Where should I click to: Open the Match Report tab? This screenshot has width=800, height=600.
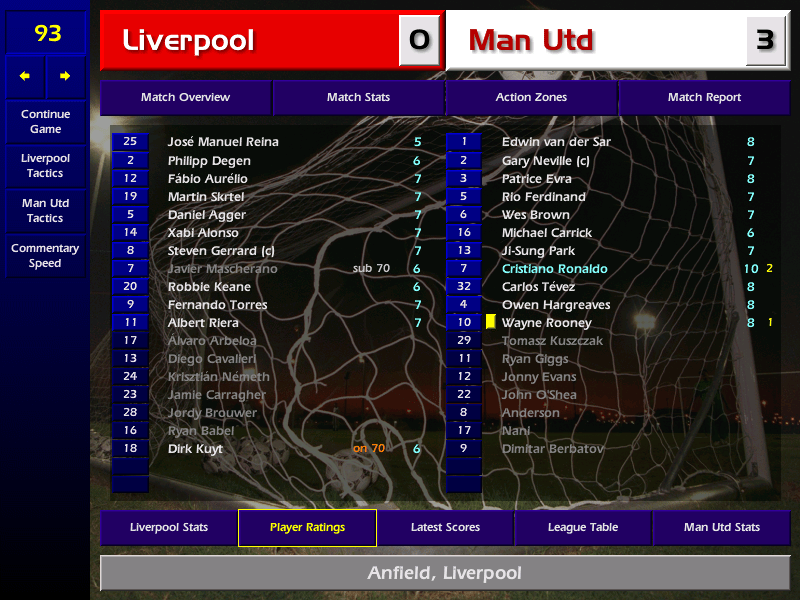704,98
